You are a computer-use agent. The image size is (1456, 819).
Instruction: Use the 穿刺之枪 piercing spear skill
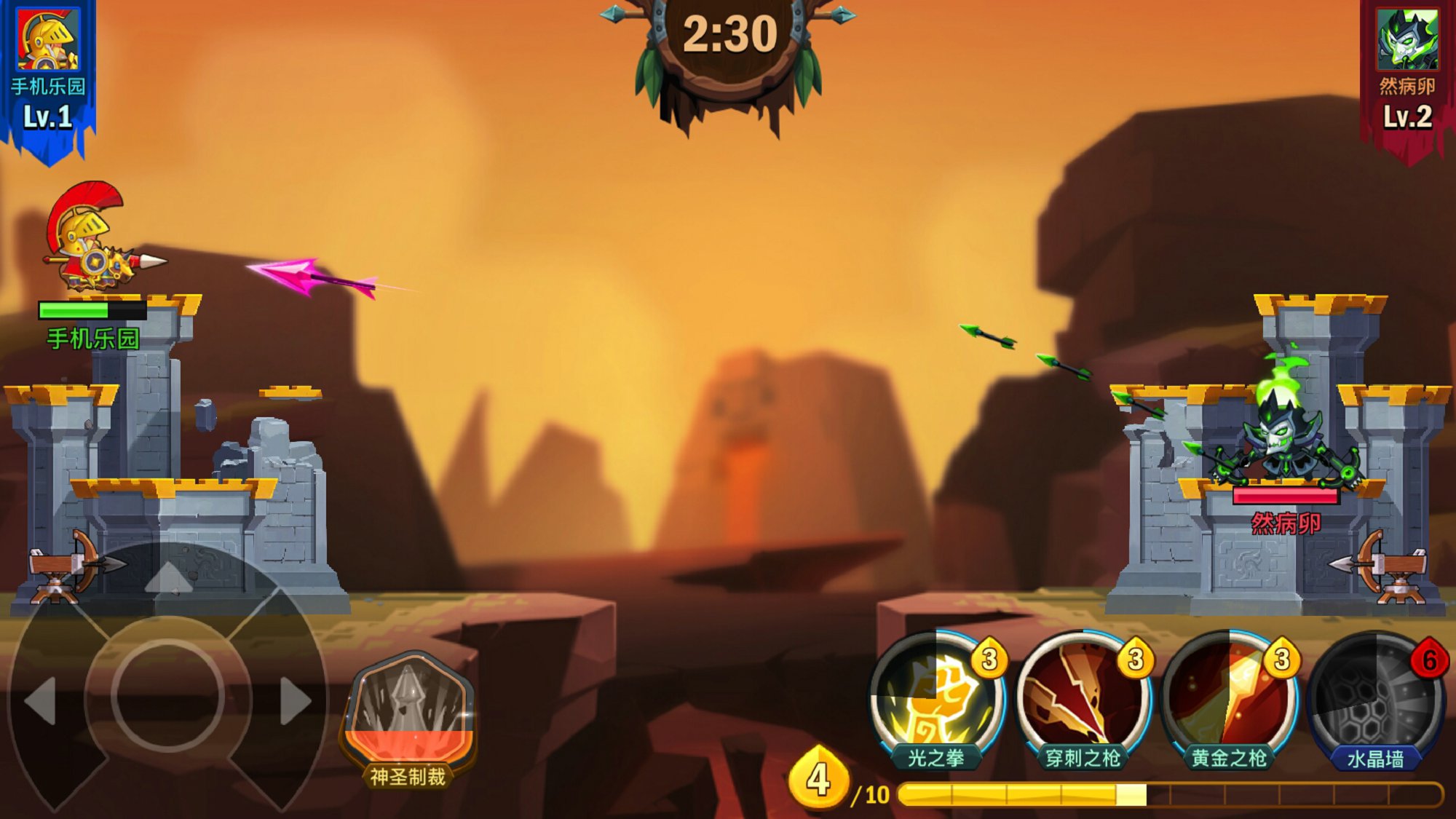pos(1083,697)
